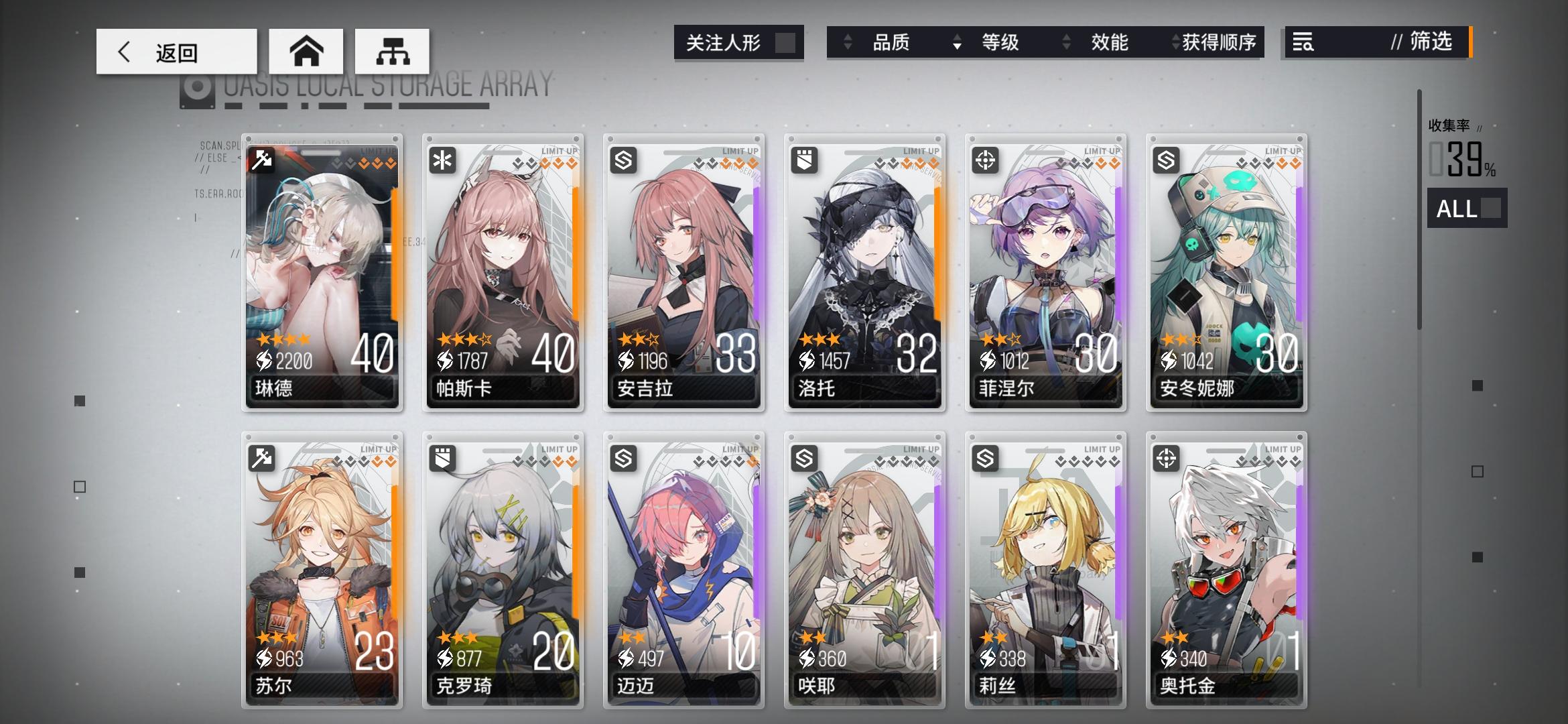Select the sniper crosshair icon on 菲涅尔's card

tap(985, 159)
